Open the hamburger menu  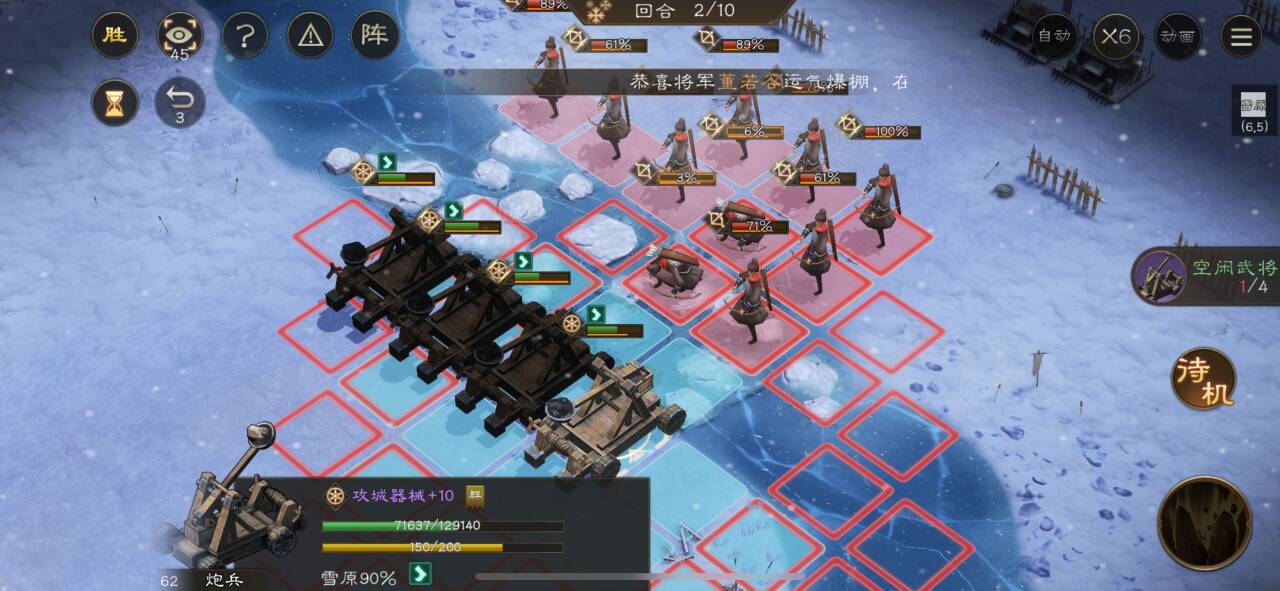[x=1241, y=37]
